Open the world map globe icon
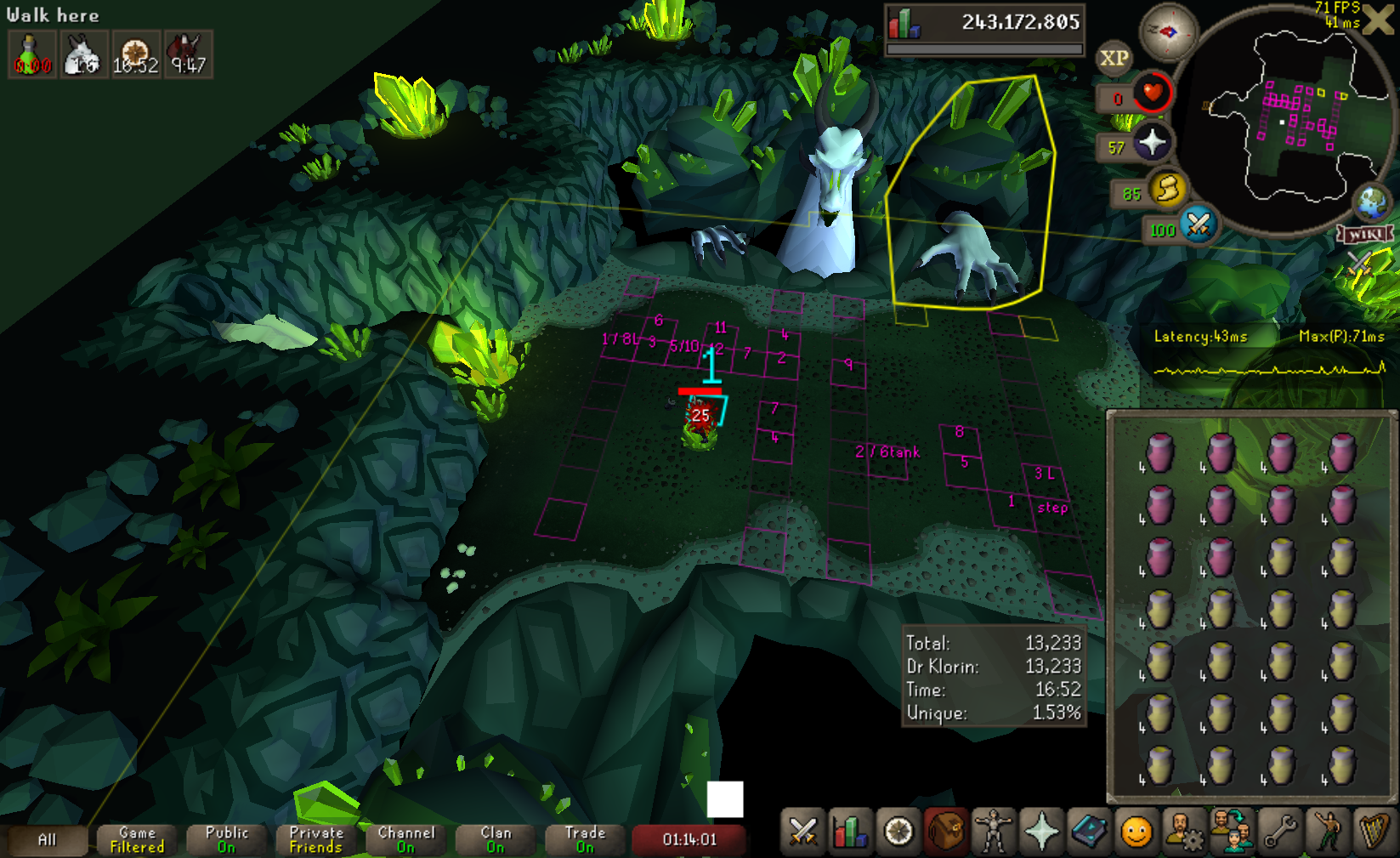Image resolution: width=1400 pixels, height=858 pixels. (x=1371, y=202)
